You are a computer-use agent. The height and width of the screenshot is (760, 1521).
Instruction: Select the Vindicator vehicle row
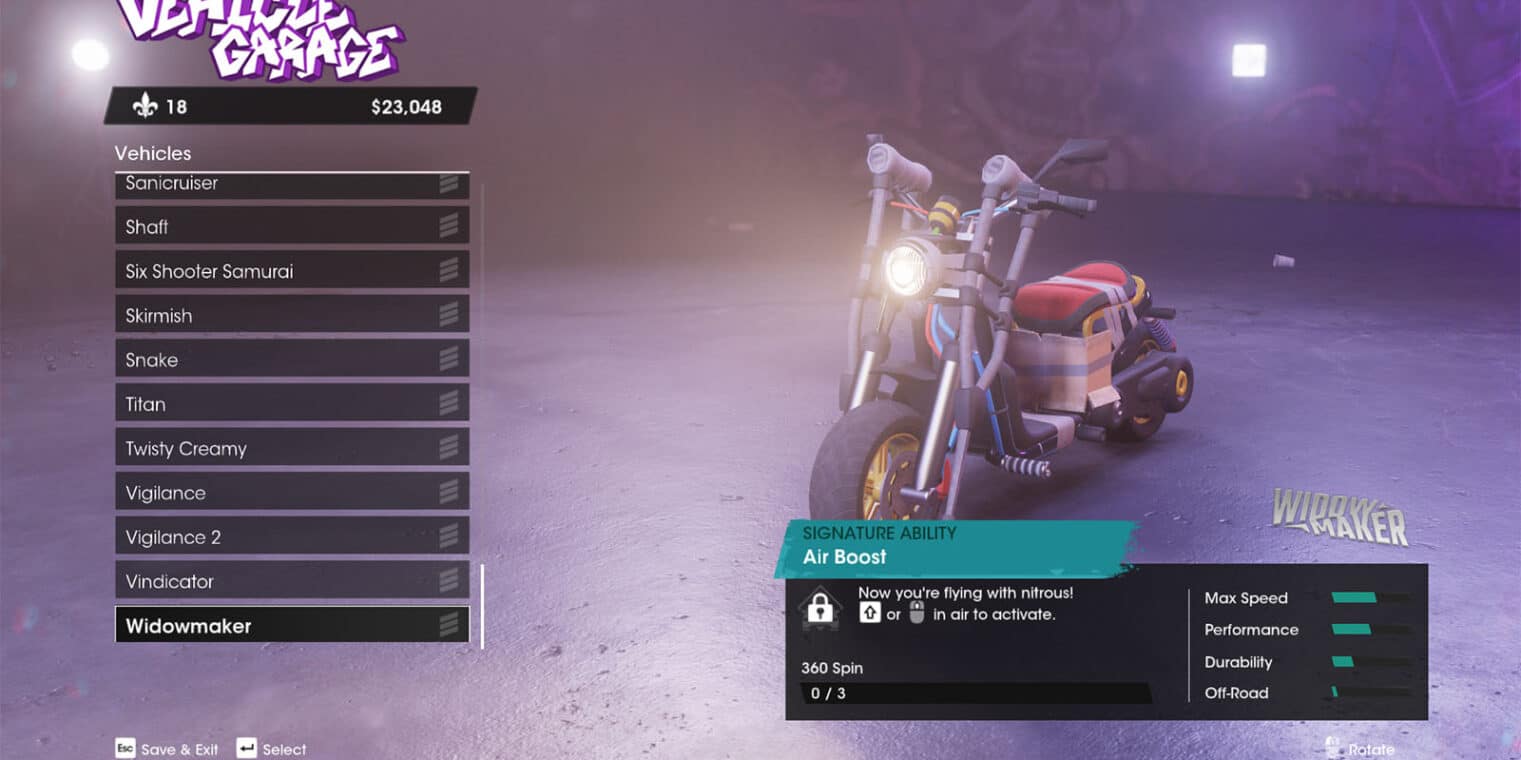291,581
